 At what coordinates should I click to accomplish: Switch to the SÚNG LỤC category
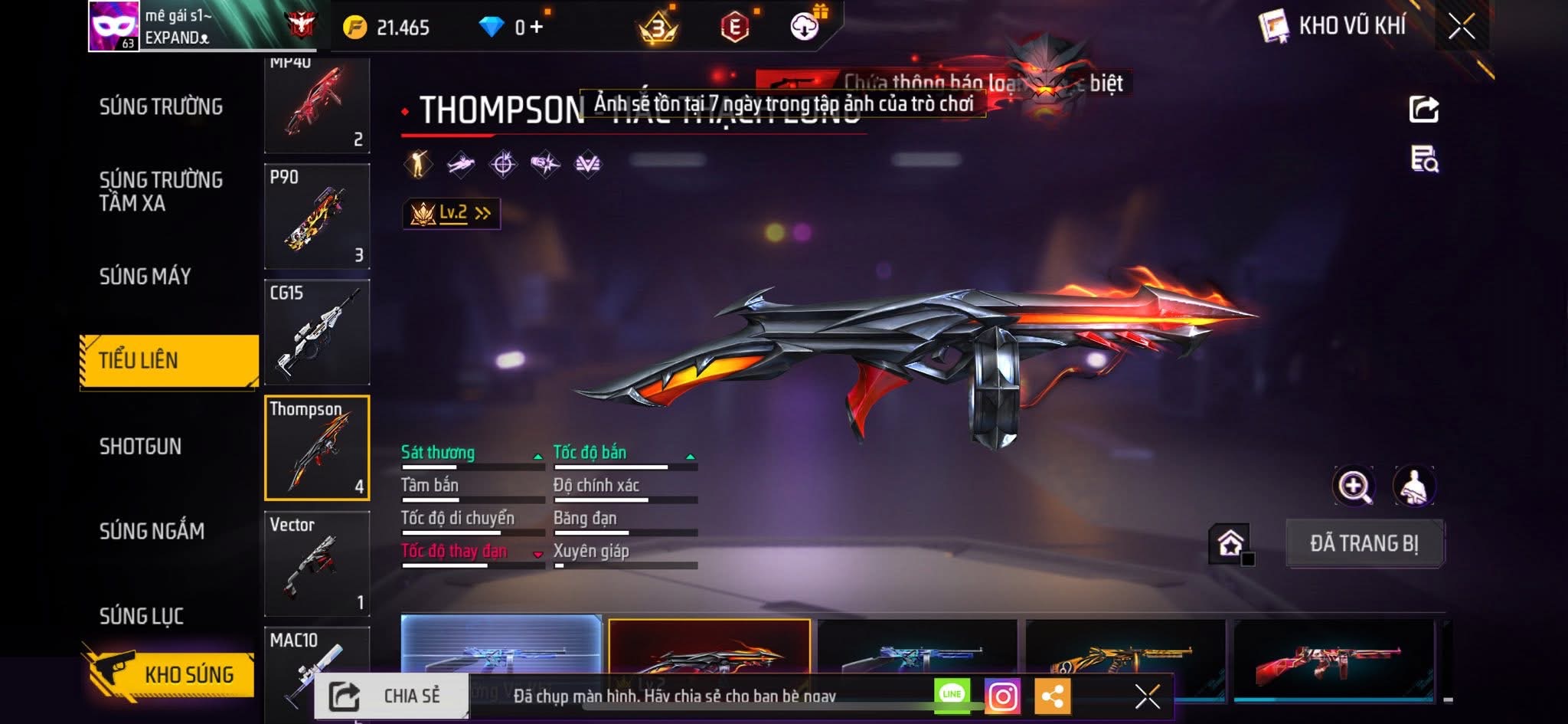(142, 616)
